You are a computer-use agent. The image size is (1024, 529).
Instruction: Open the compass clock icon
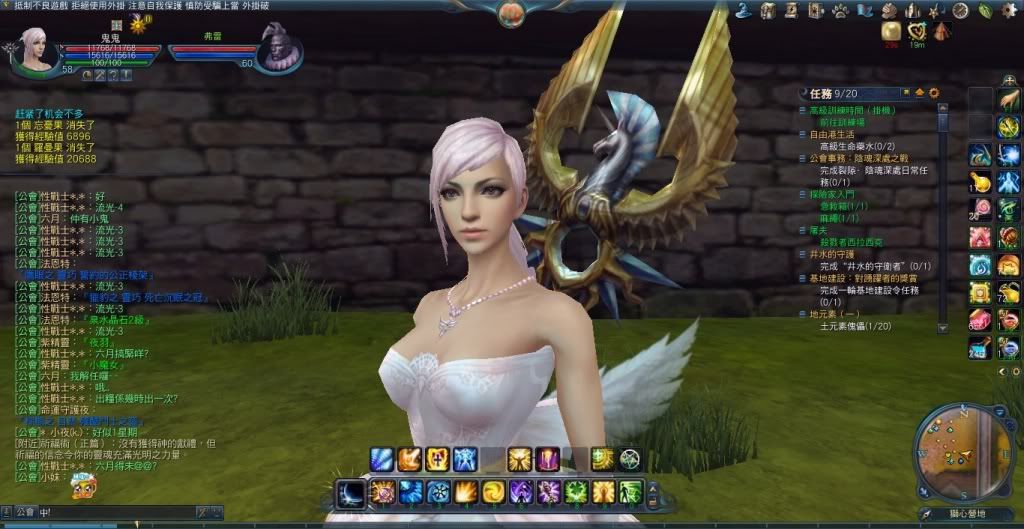click(x=959, y=11)
